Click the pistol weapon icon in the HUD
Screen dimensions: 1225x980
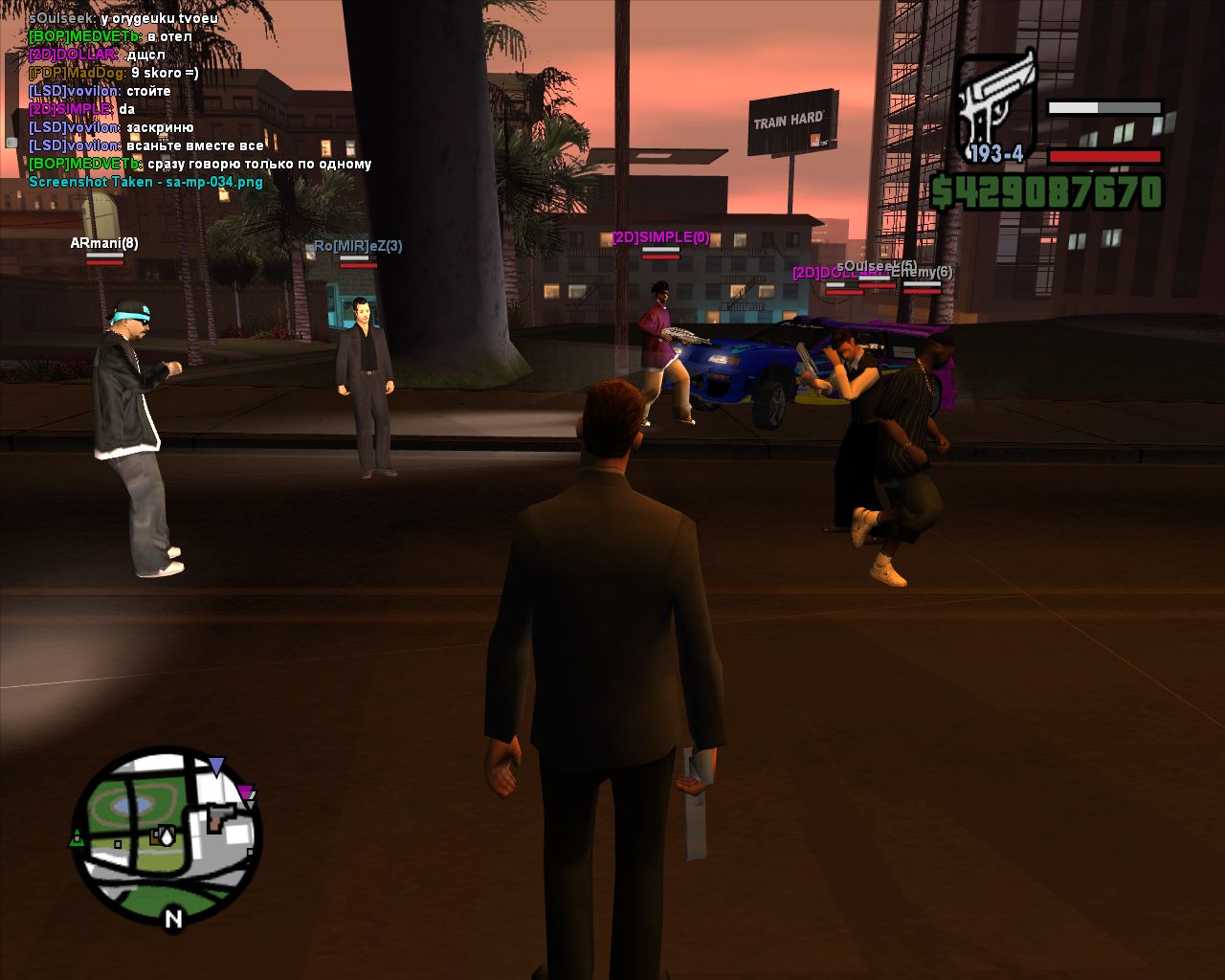tap(996, 105)
